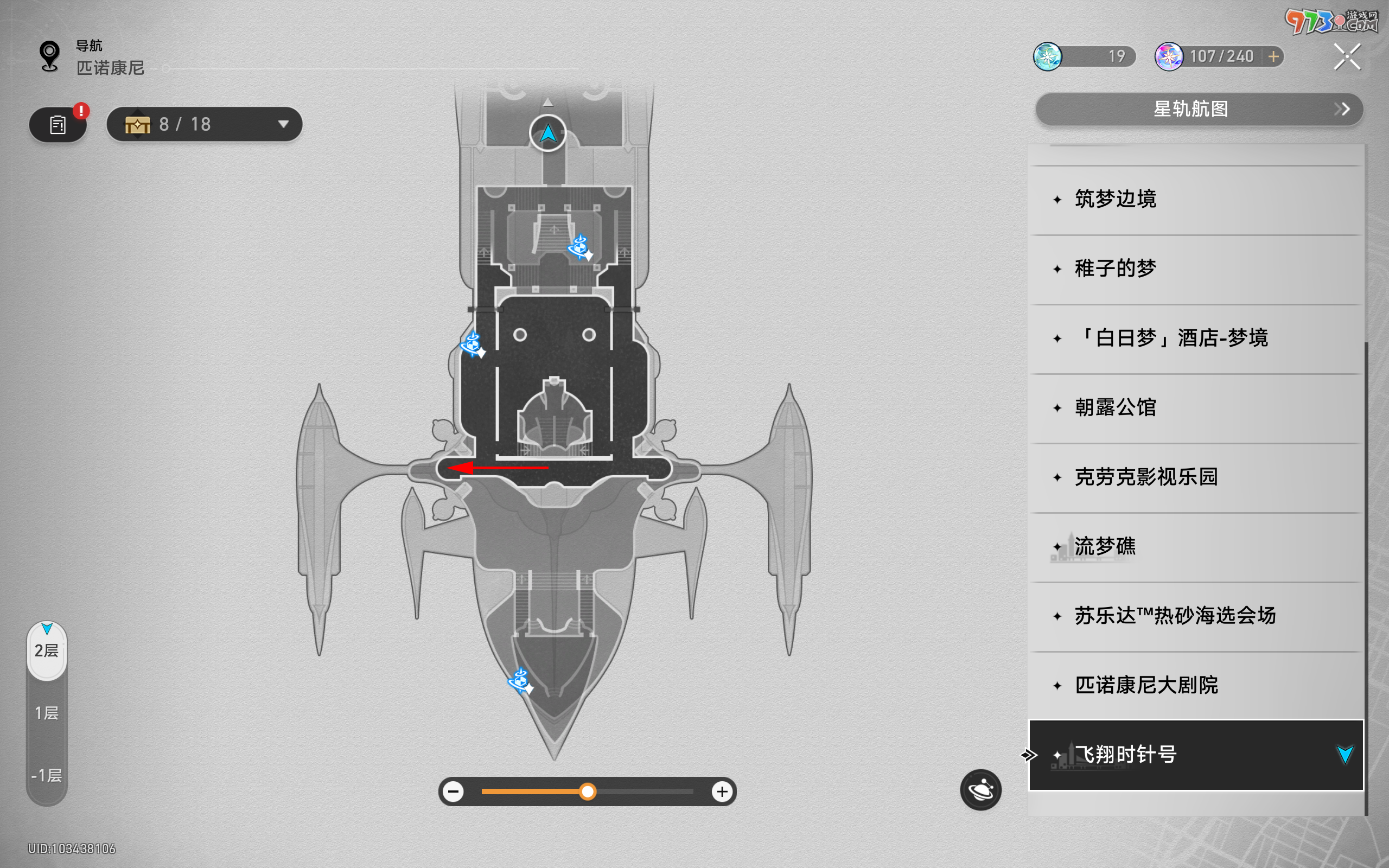Select 苏乐达™热砂海选会场 entry

point(1194,616)
